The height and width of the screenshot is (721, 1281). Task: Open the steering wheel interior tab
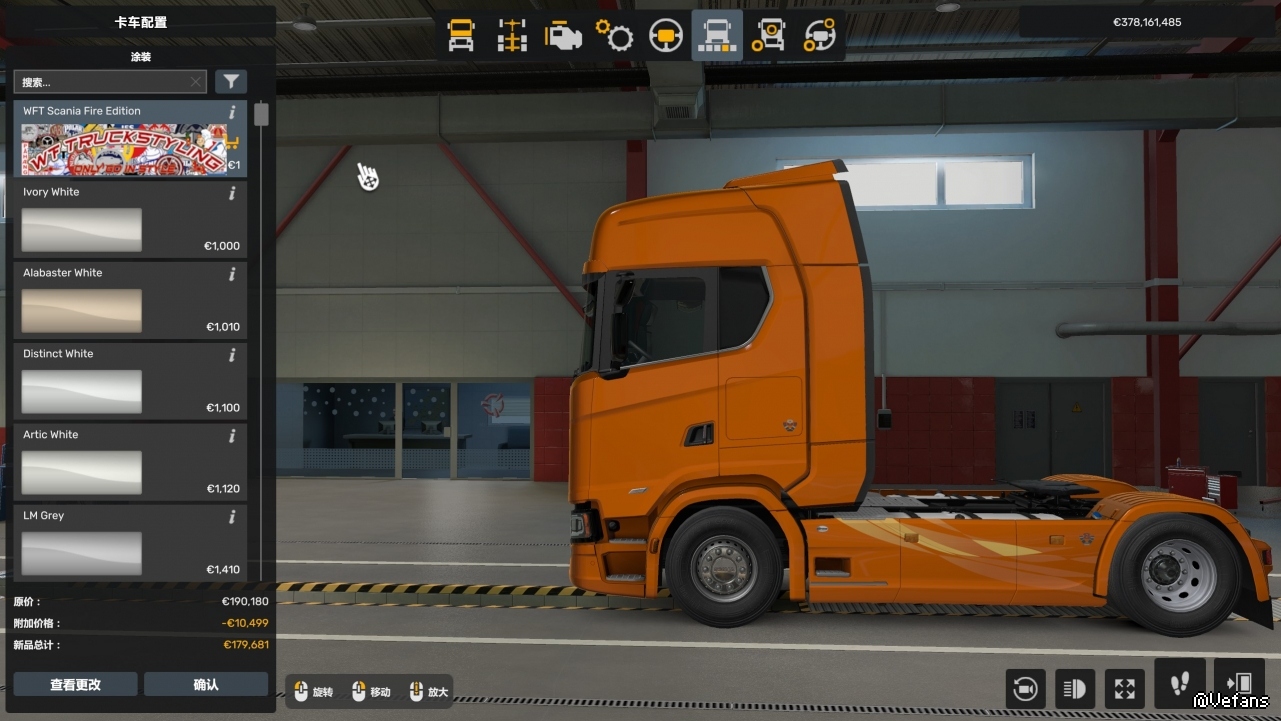coord(665,36)
